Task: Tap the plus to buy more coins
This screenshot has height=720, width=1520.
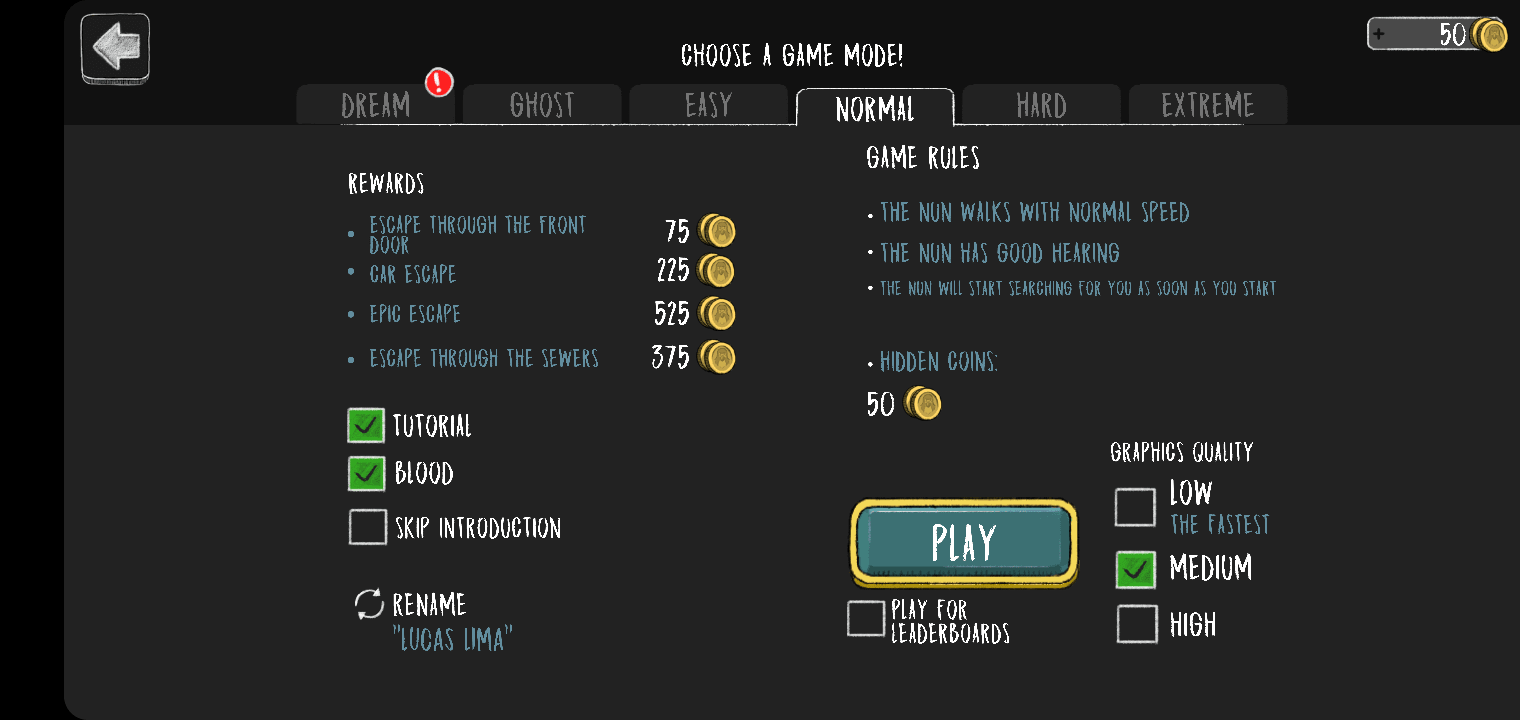Action: [1381, 33]
